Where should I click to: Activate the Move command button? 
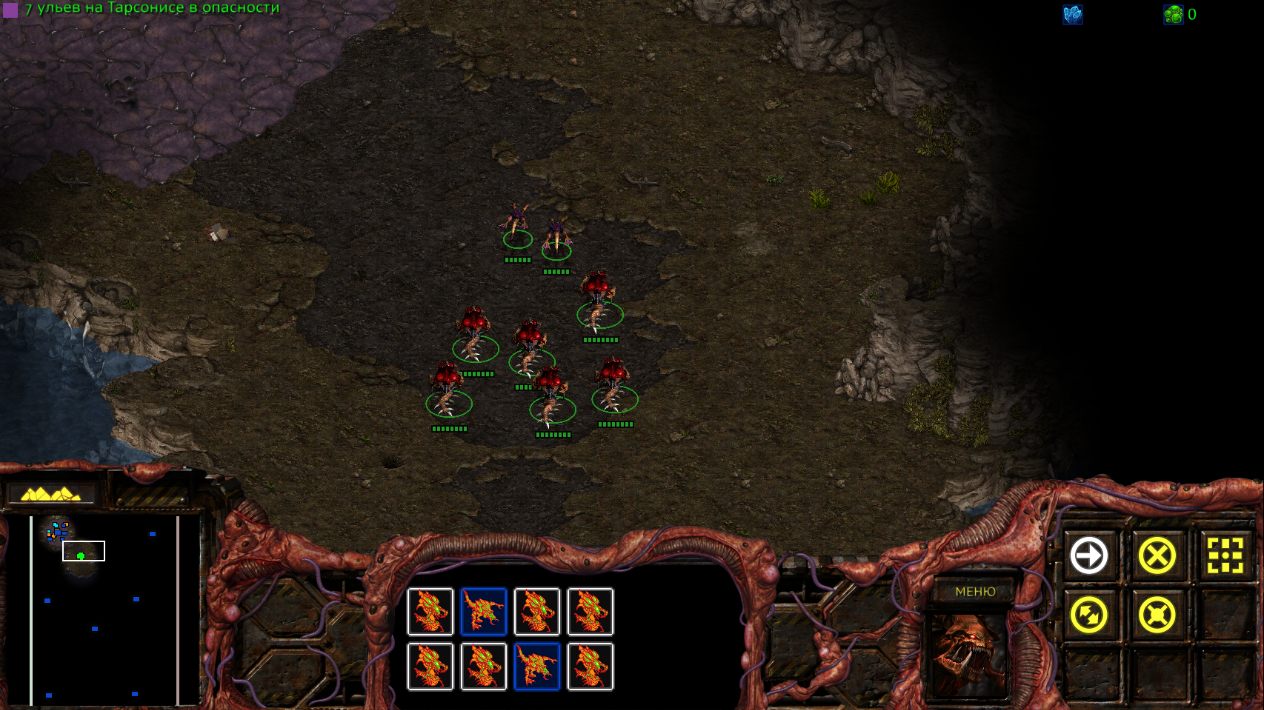(x=1089, y=555)
